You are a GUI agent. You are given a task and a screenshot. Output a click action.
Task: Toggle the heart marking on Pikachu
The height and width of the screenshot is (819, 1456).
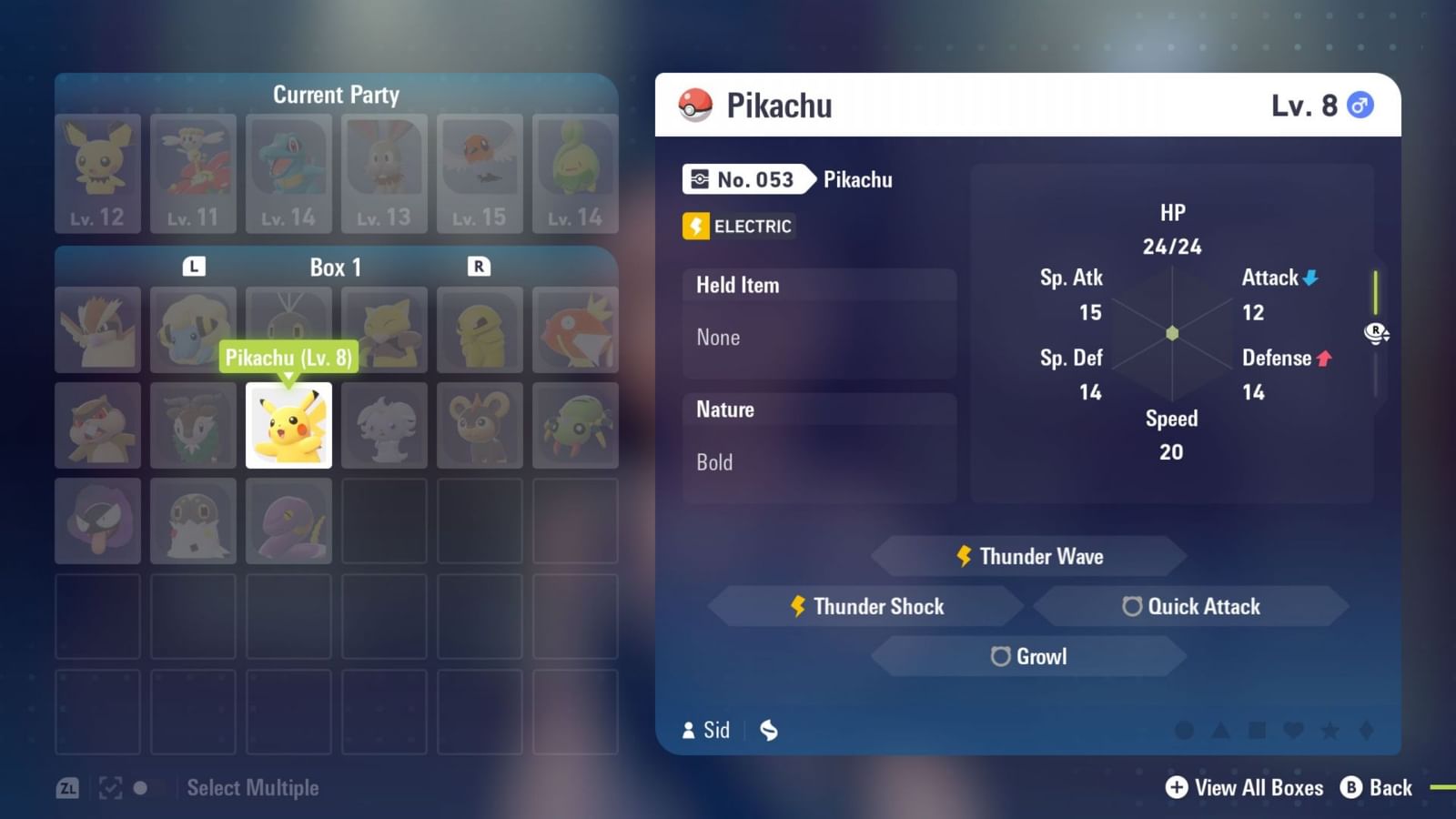click(x=1294, y=731)
